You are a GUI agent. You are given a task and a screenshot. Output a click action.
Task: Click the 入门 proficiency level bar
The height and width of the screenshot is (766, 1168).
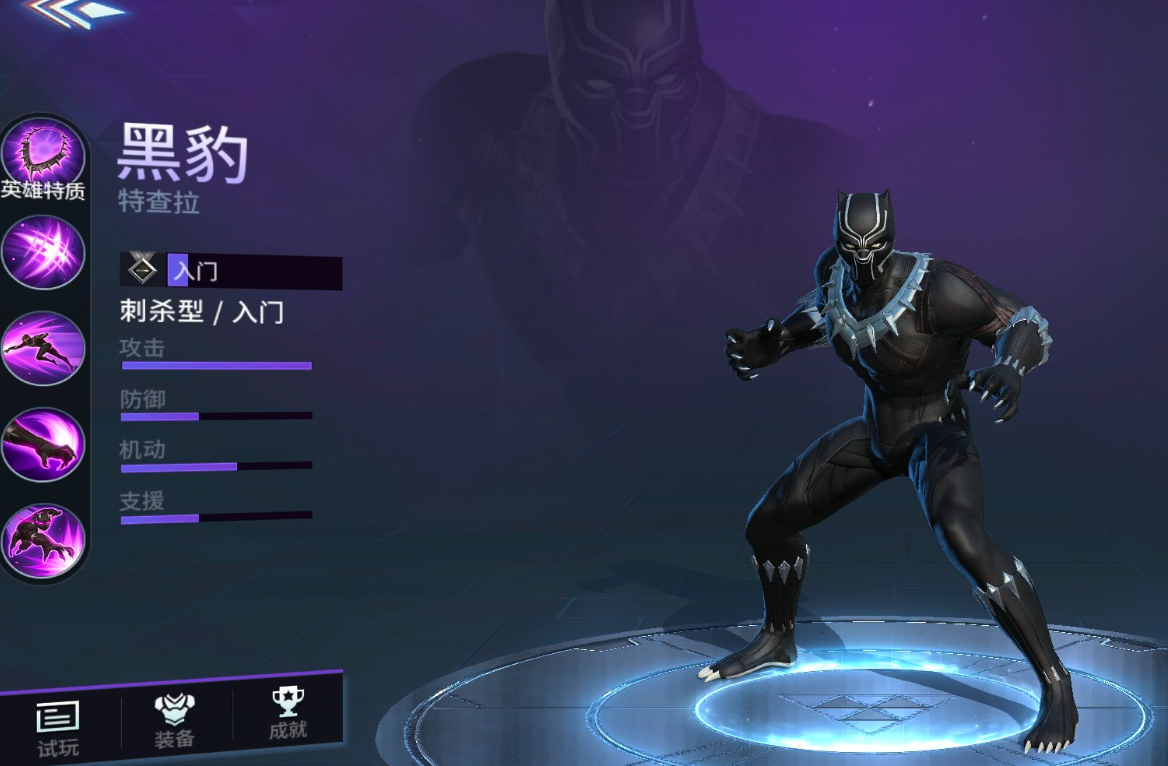(x=231, y=271)
